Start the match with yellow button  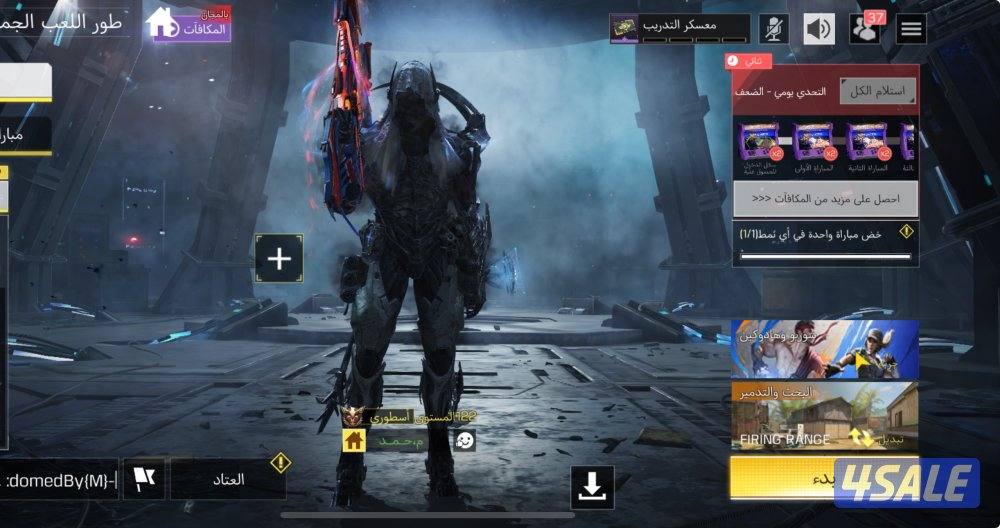(x=782, y=478)
